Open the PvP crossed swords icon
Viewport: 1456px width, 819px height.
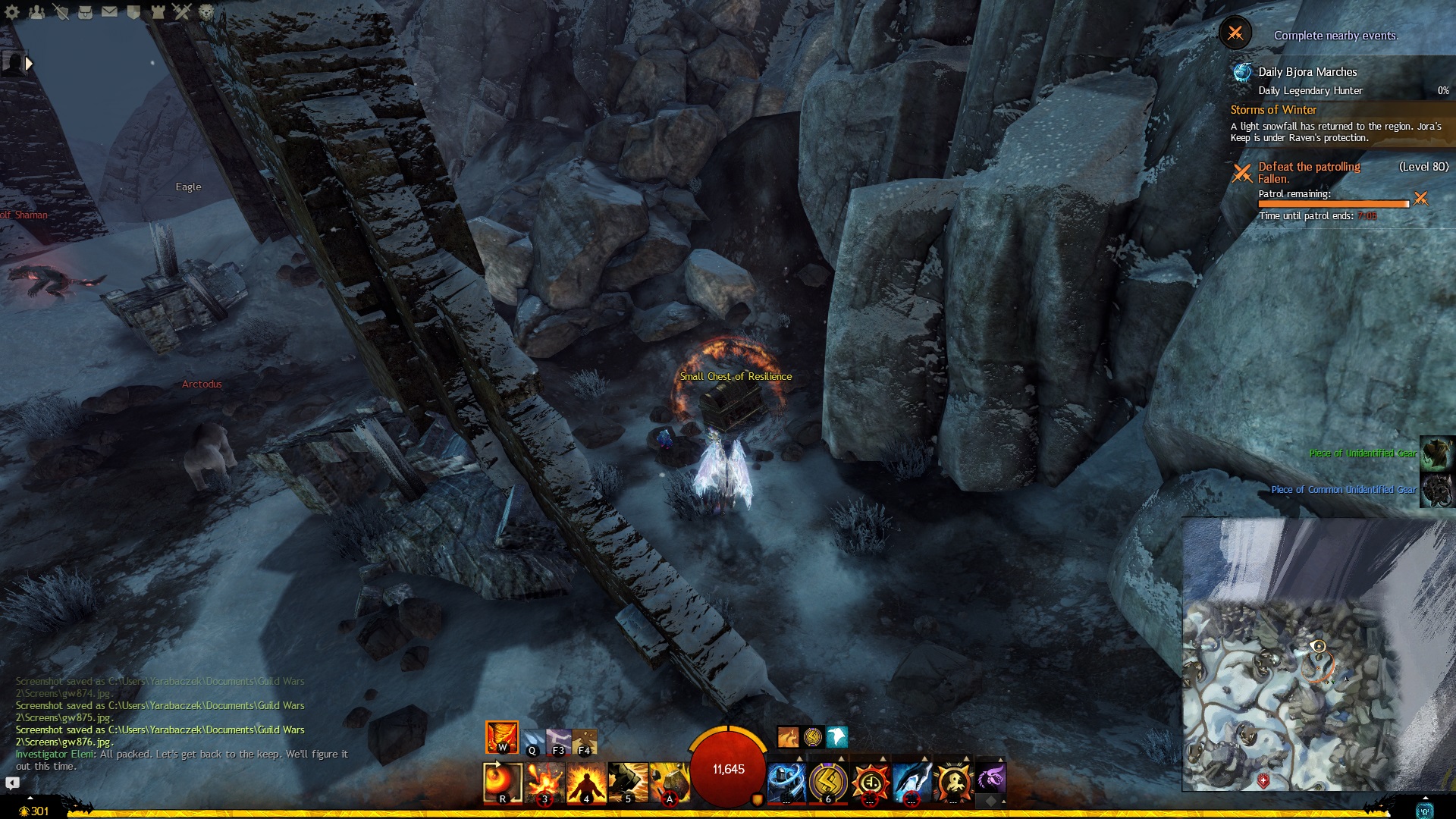pos(182,12)
